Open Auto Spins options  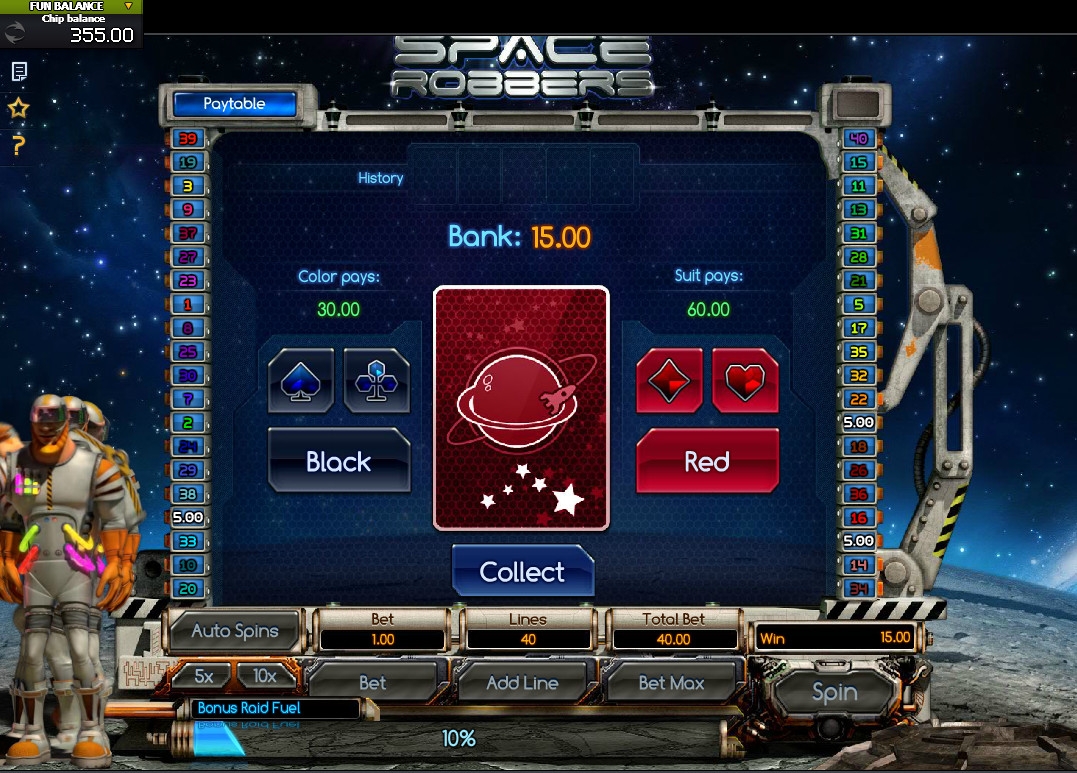coord(235,631)
